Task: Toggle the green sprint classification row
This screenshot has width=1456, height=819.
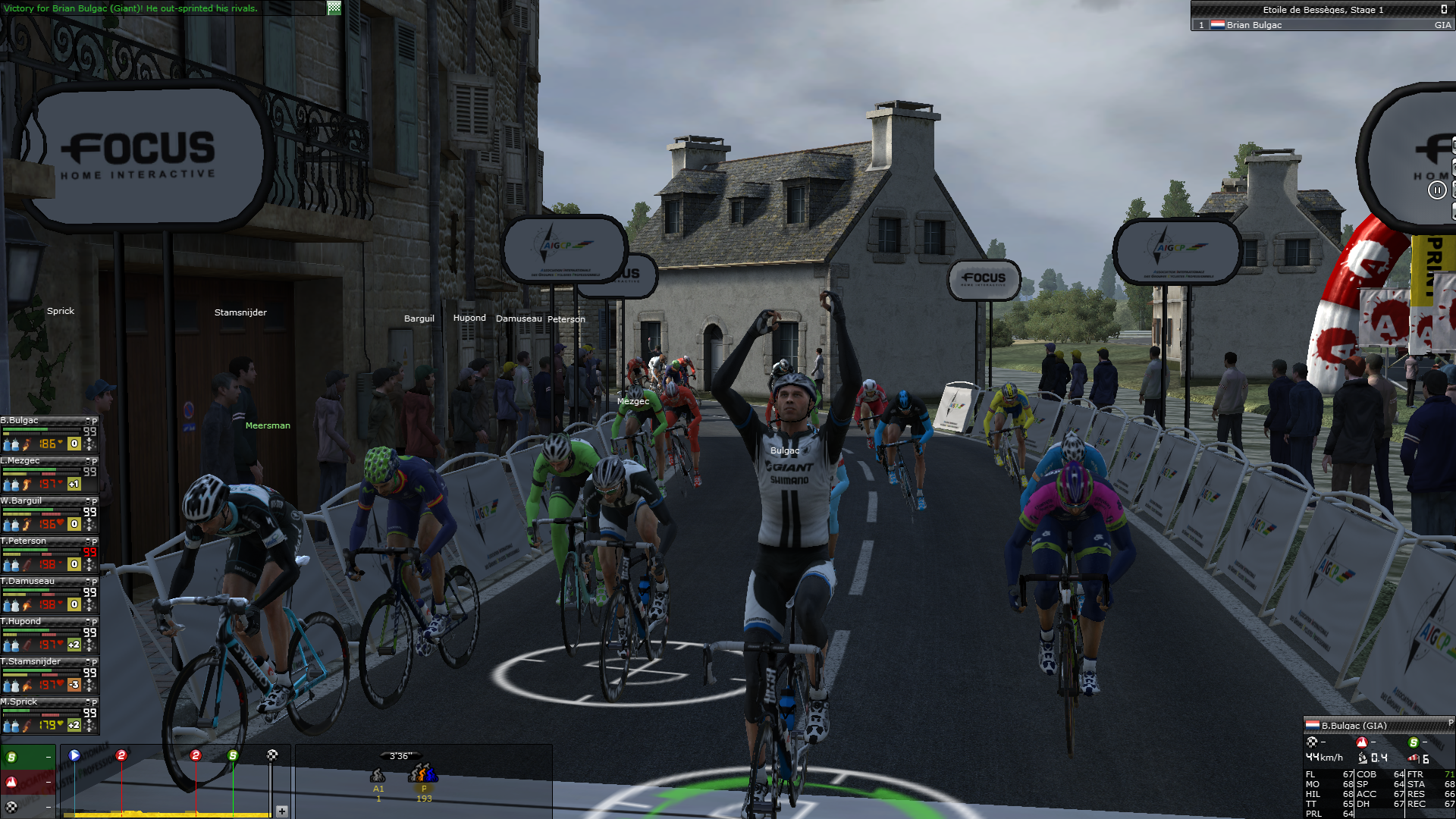Action: [x=28, y=757]
